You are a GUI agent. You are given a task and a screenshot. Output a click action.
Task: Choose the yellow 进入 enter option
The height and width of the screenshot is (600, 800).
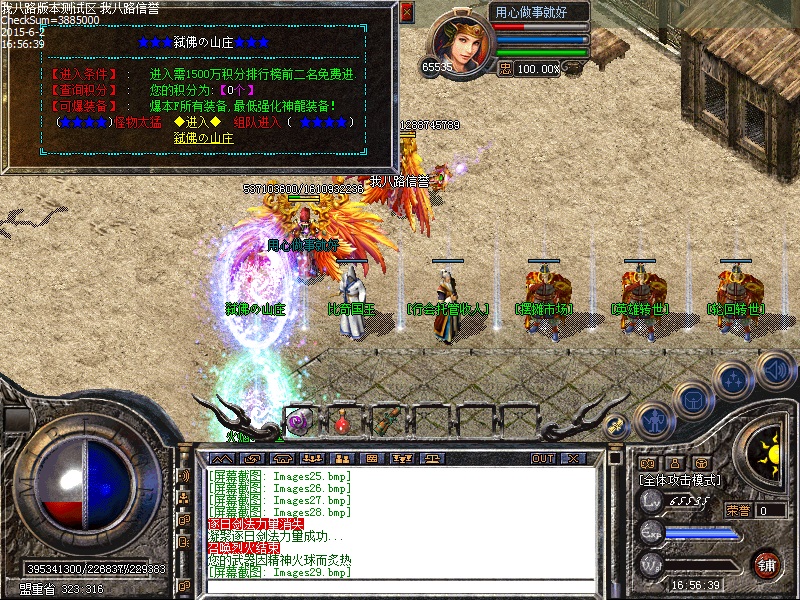click(x=197, y=122)
